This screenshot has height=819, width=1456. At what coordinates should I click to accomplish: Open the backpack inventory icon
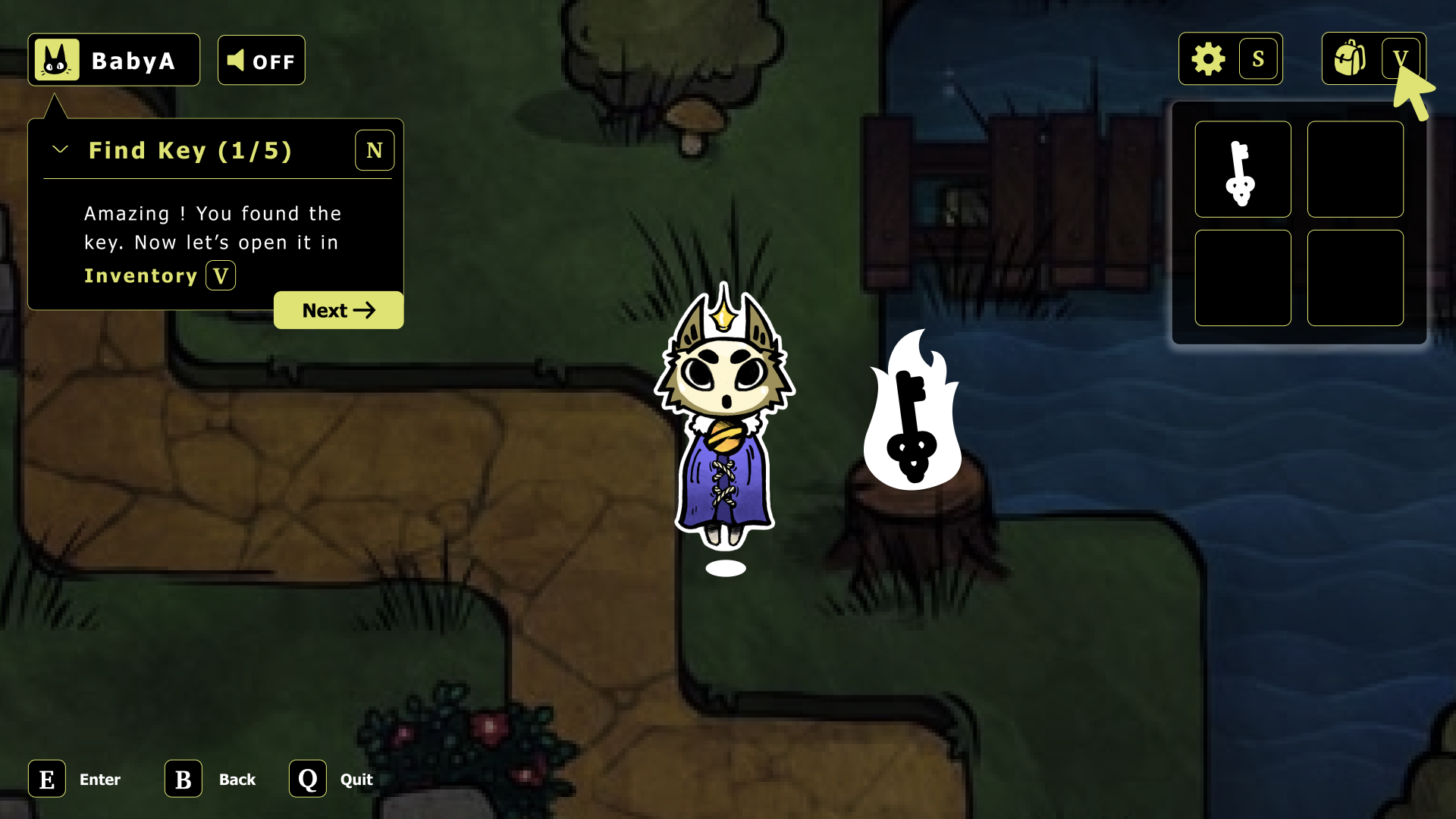point(1349,58)
